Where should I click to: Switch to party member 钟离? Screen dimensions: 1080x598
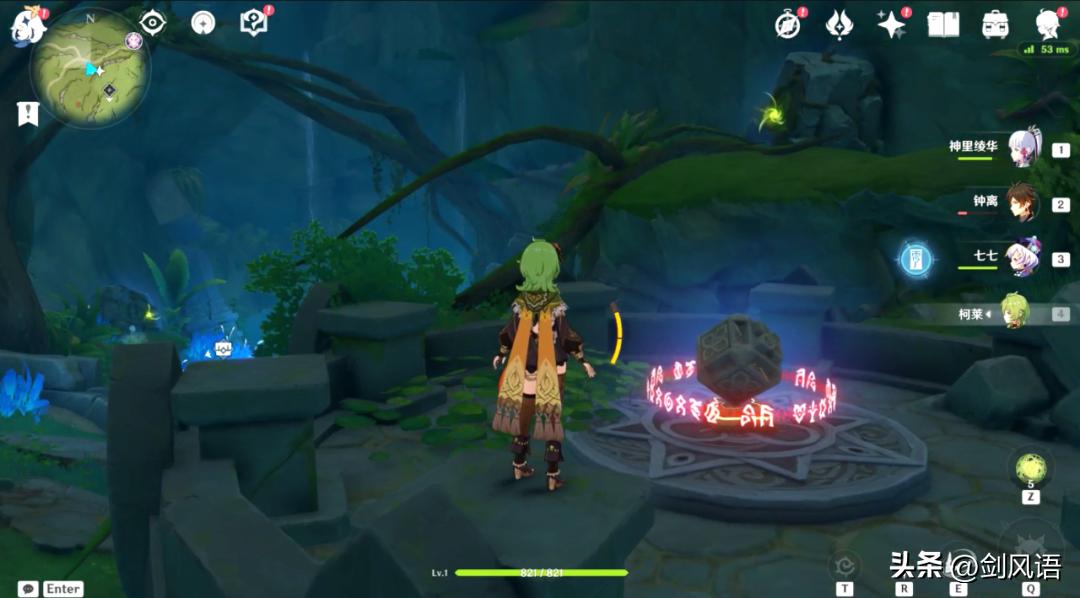[x=1023, y=203]
